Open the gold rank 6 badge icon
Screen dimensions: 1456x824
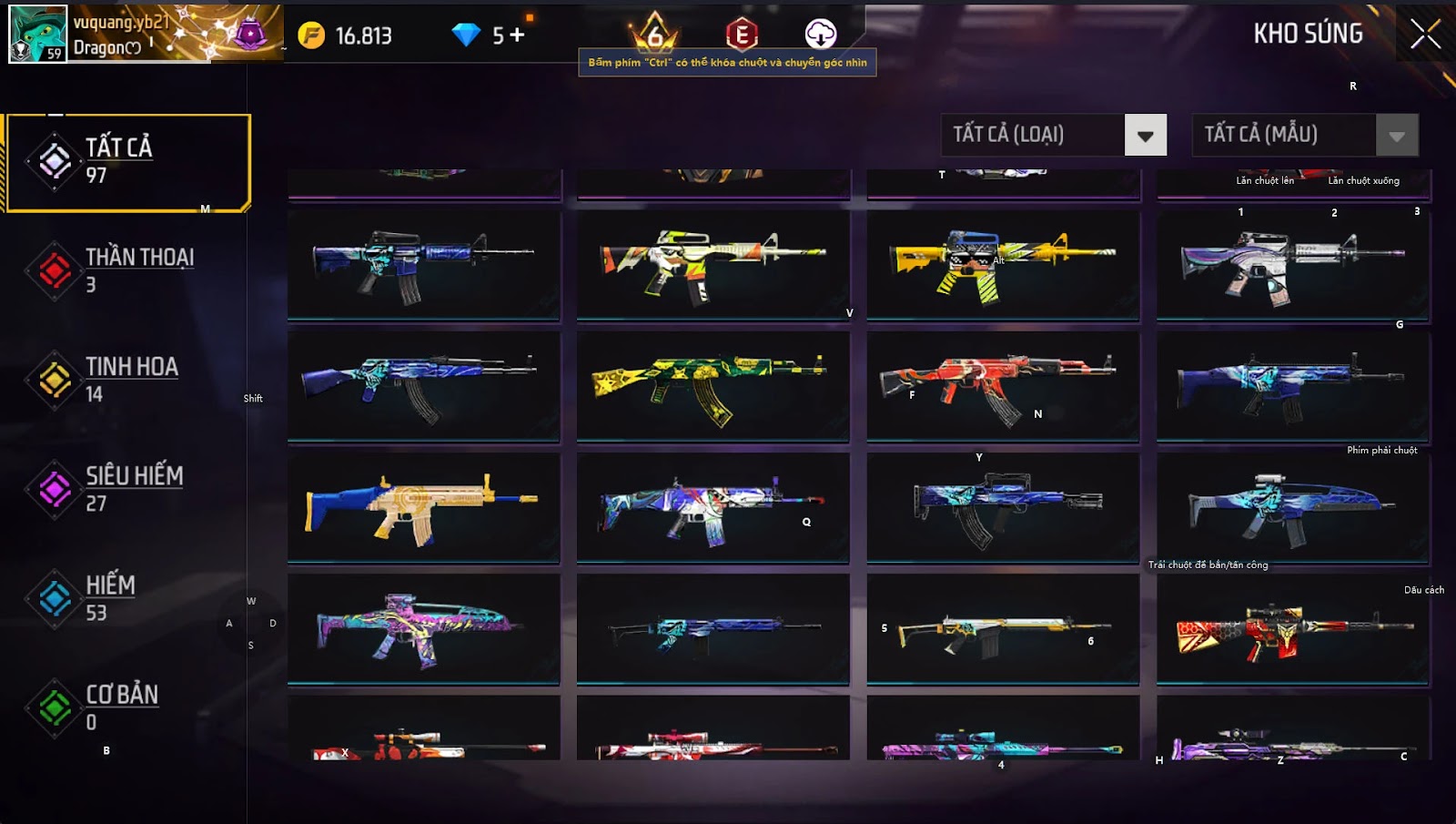654,35
